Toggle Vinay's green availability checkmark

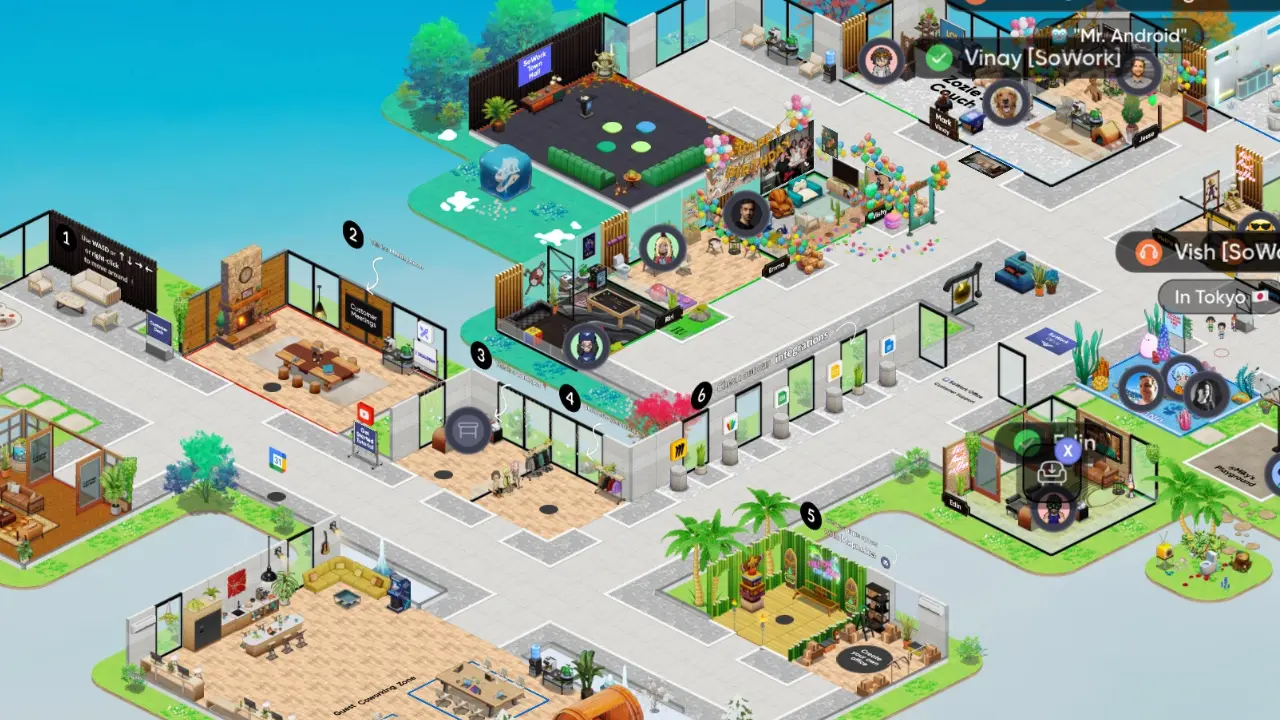point(938,58)
